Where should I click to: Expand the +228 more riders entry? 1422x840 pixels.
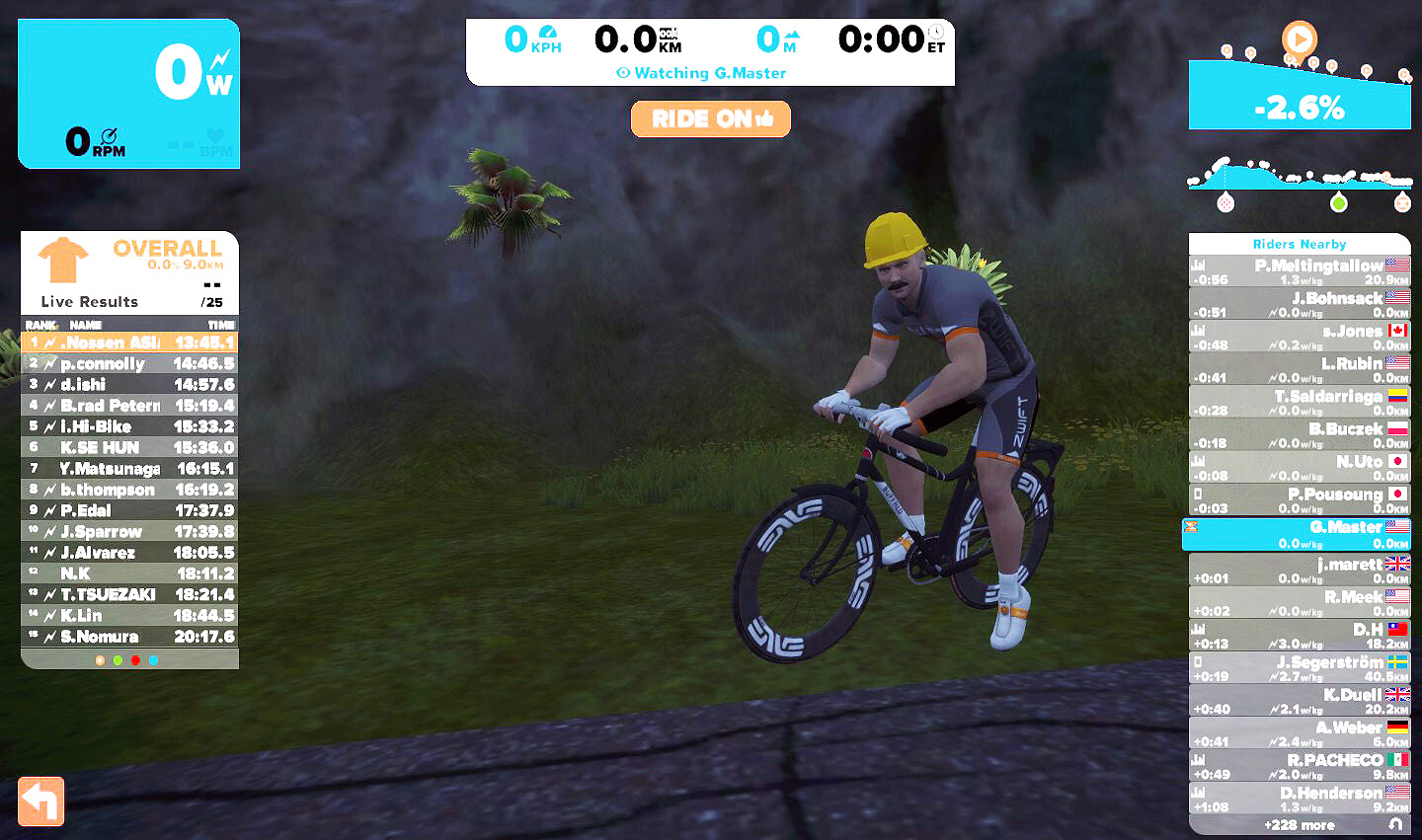point(1300,825)
